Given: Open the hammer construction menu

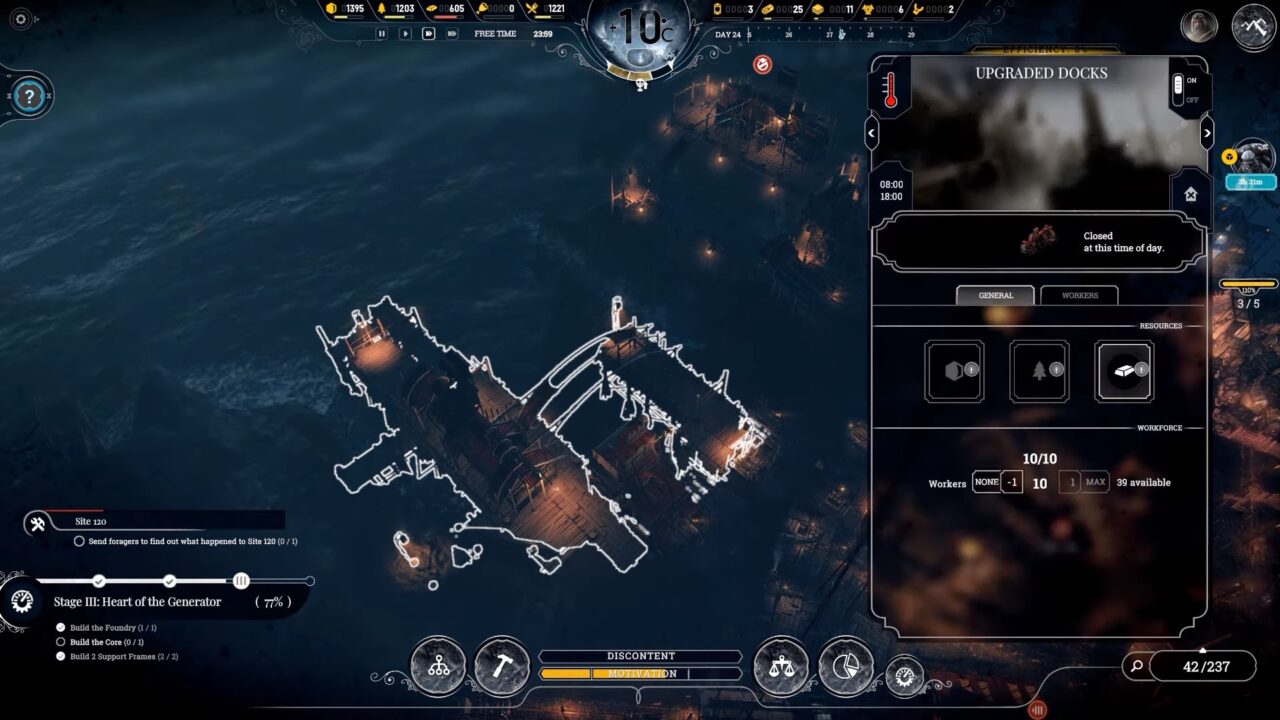Looking at the screenshot, I should [501, 666].
